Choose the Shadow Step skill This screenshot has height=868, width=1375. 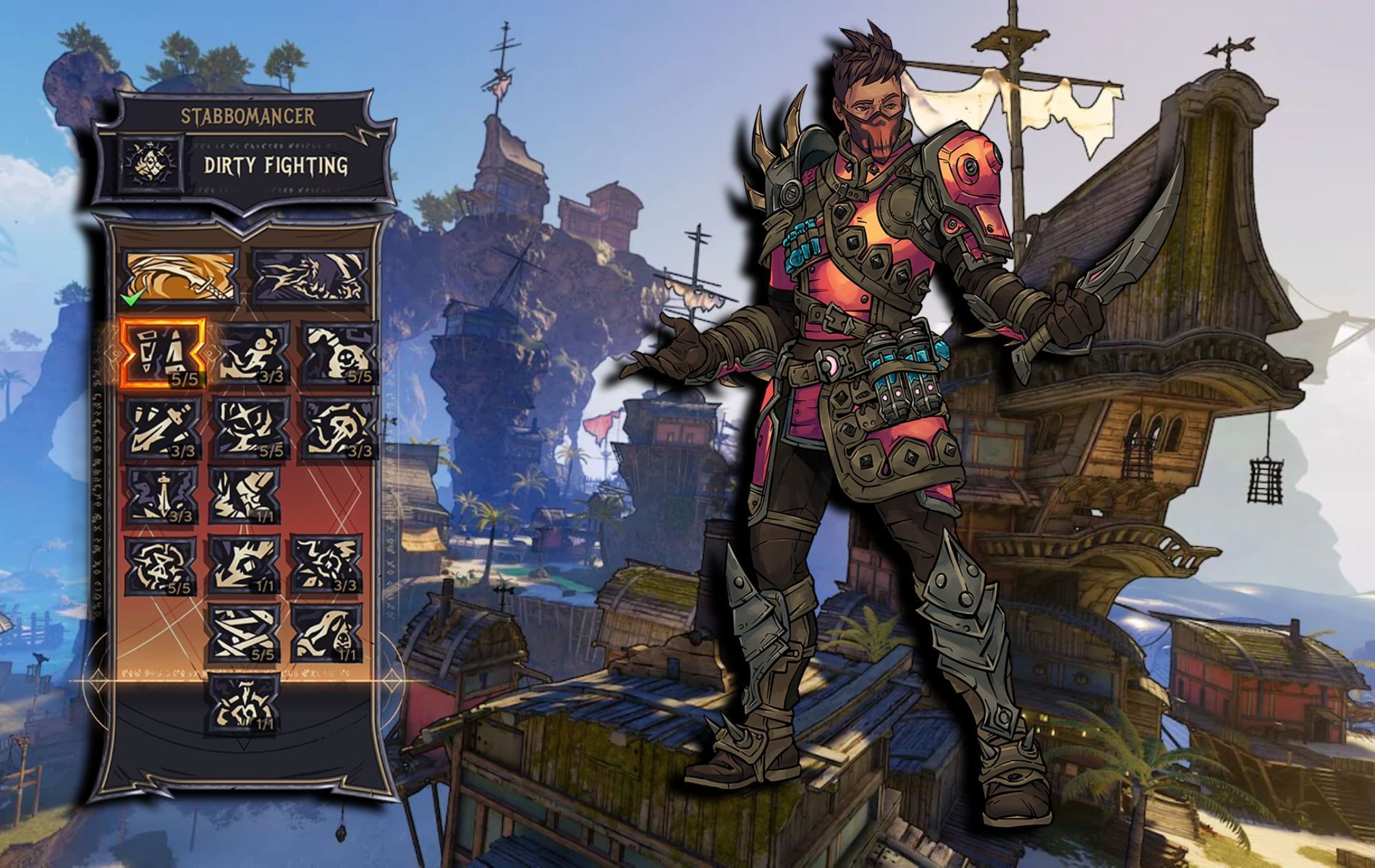(x=245, y=495)
